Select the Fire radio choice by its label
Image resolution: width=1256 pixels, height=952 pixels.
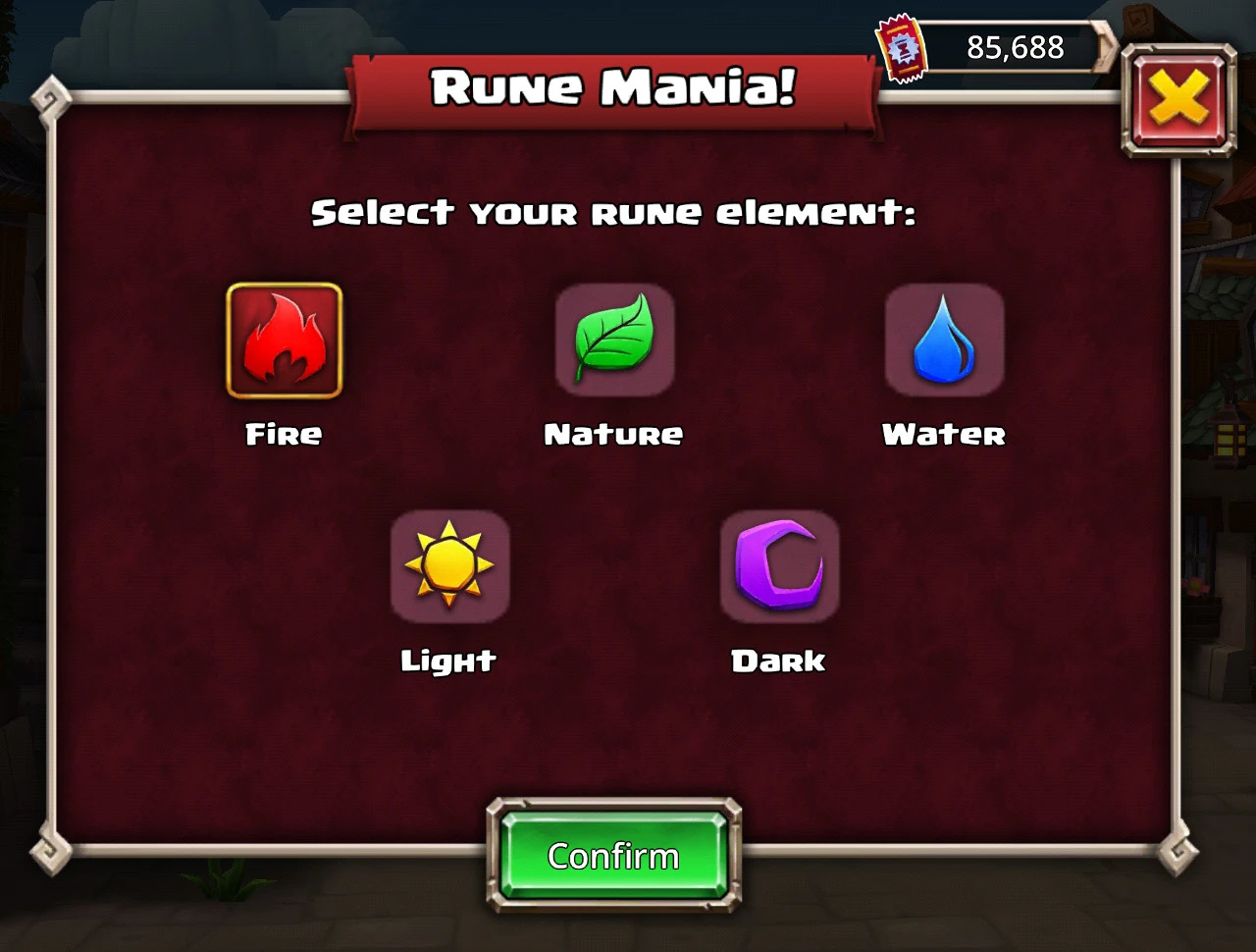tap(283, 434)
